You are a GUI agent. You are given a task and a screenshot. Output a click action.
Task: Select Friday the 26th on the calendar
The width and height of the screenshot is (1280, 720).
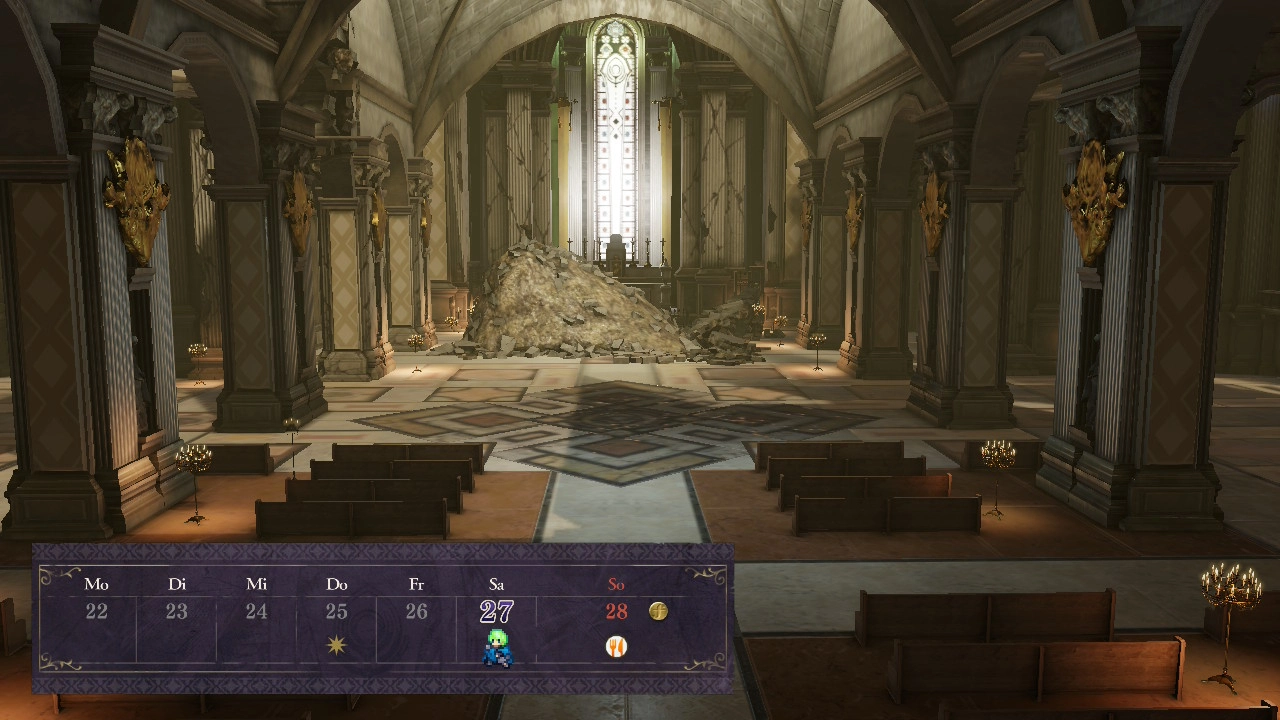[x=416, y=611]
